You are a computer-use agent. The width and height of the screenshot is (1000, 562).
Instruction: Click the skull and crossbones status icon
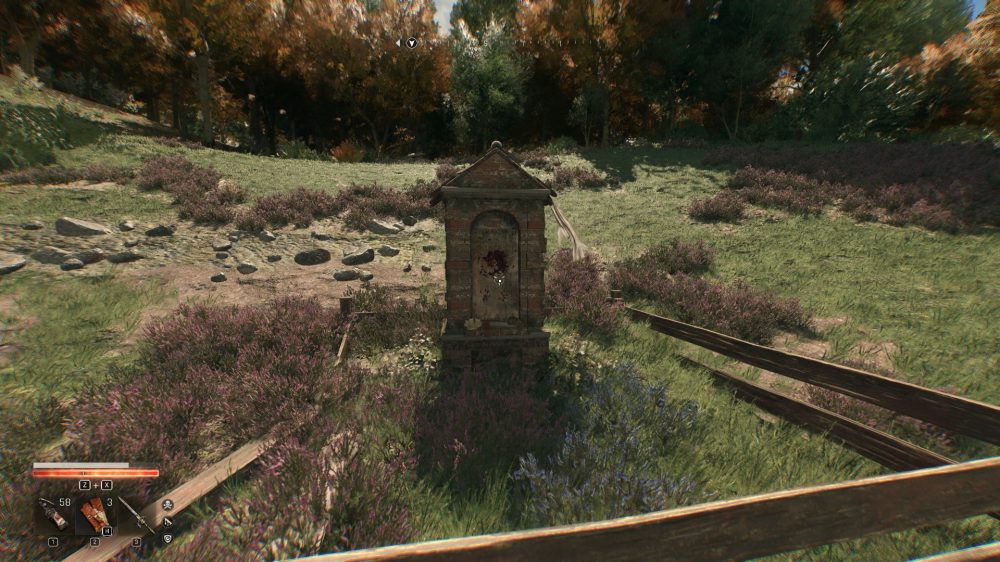click(x=168, y=504)
